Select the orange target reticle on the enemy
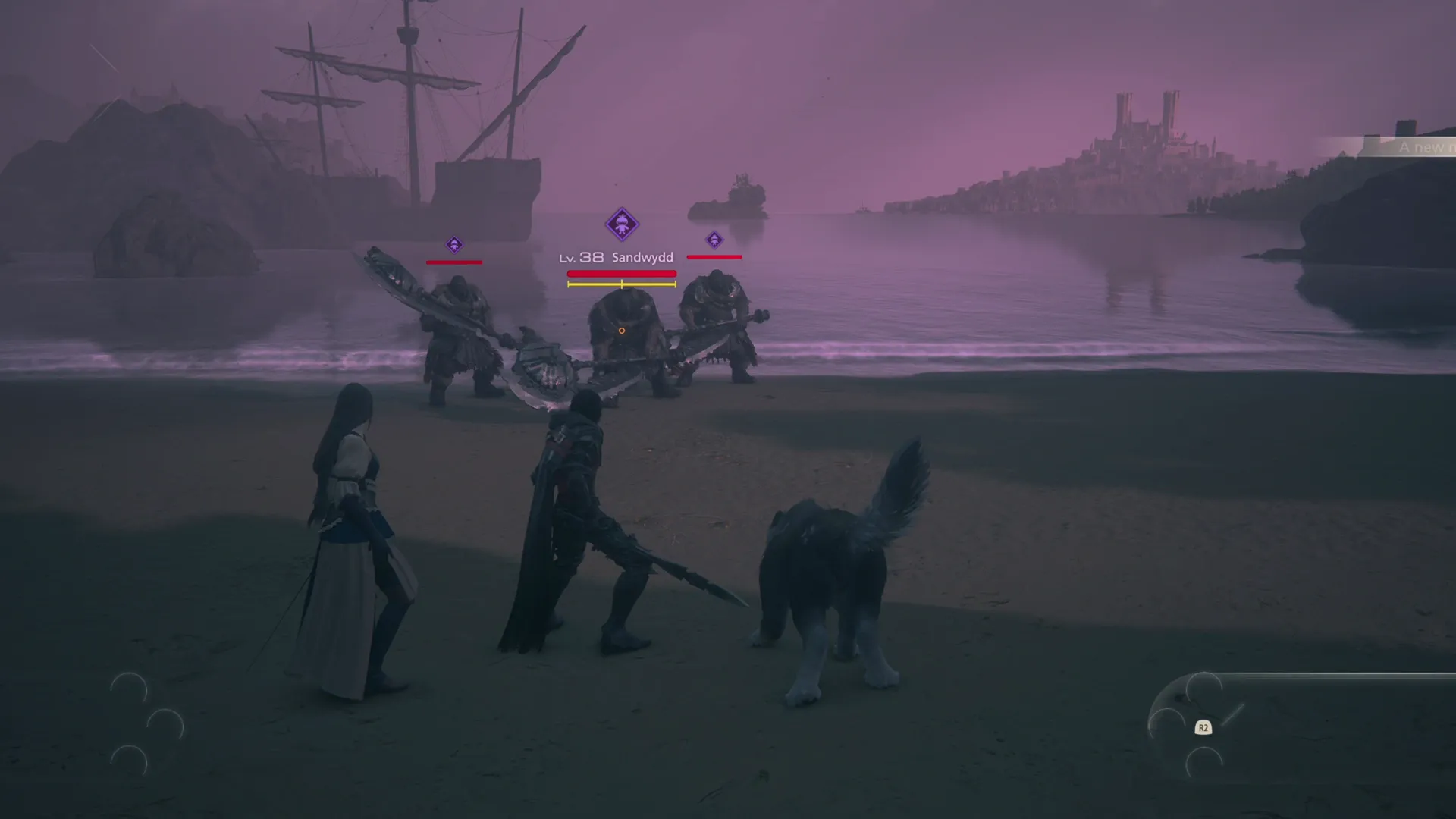 [622, 330]
